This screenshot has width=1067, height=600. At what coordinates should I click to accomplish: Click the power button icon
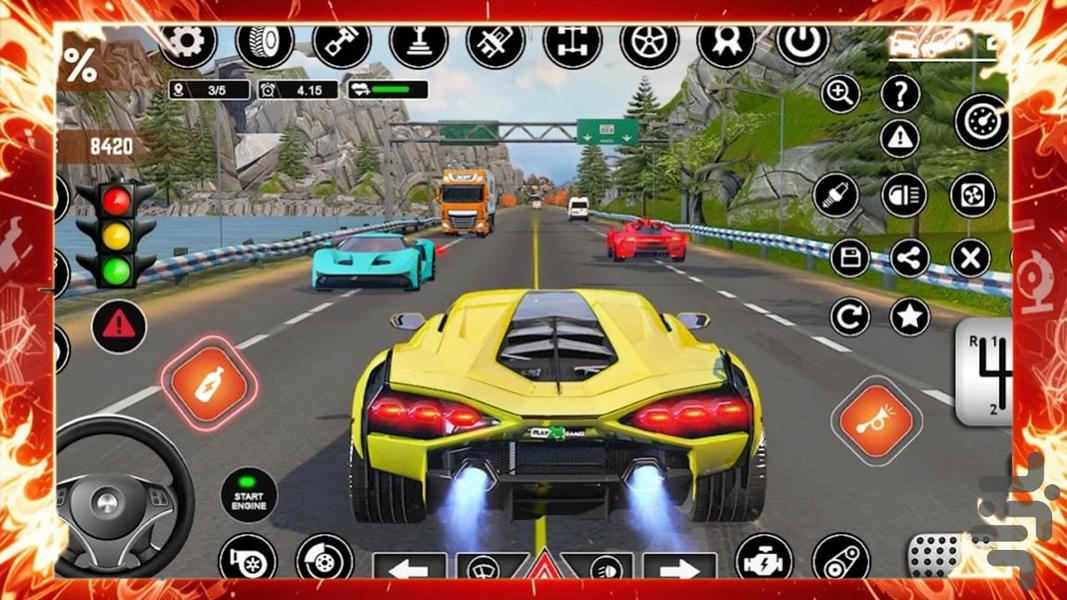(x=803, y=44)
